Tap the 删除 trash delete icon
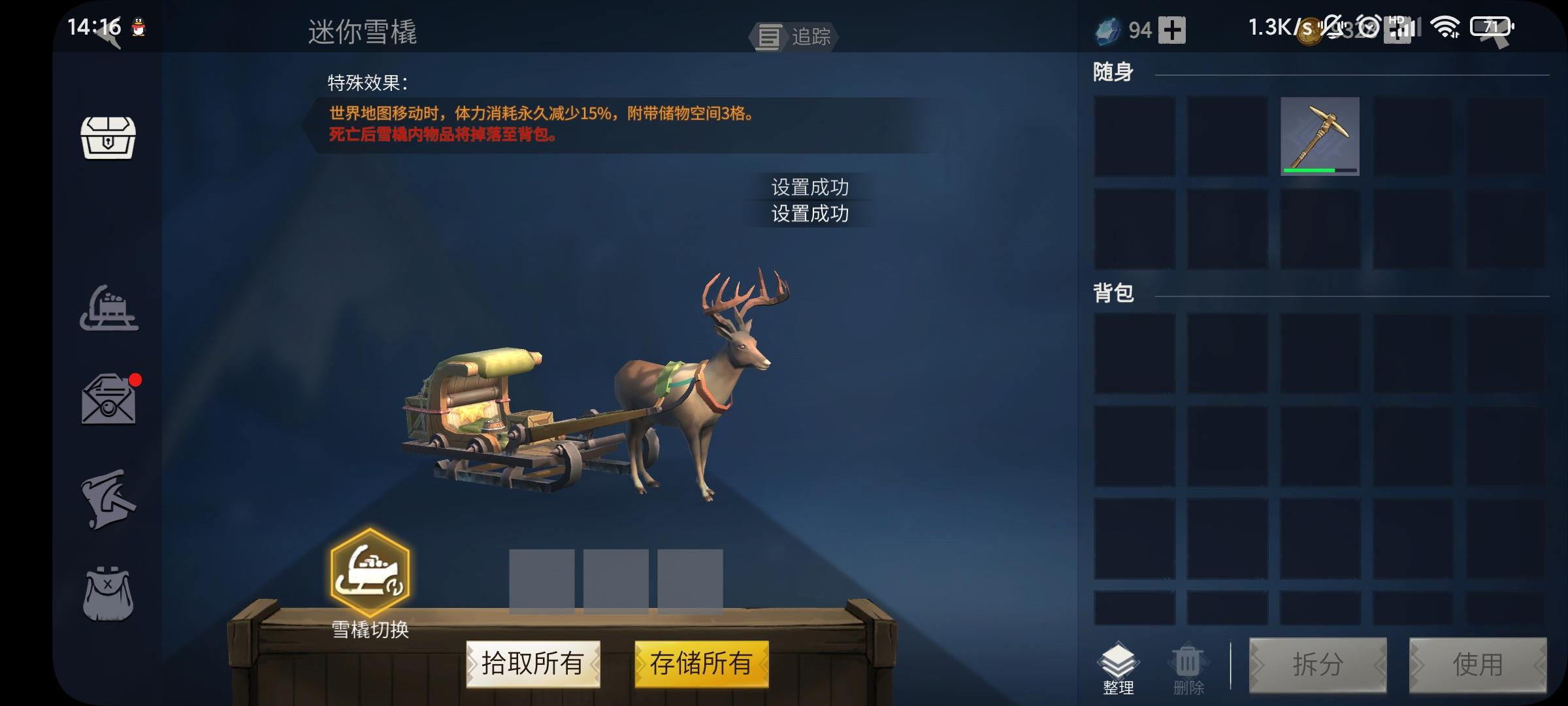Image resolution: width=1568 pixels, height=706 pixels. (1188, 664)
